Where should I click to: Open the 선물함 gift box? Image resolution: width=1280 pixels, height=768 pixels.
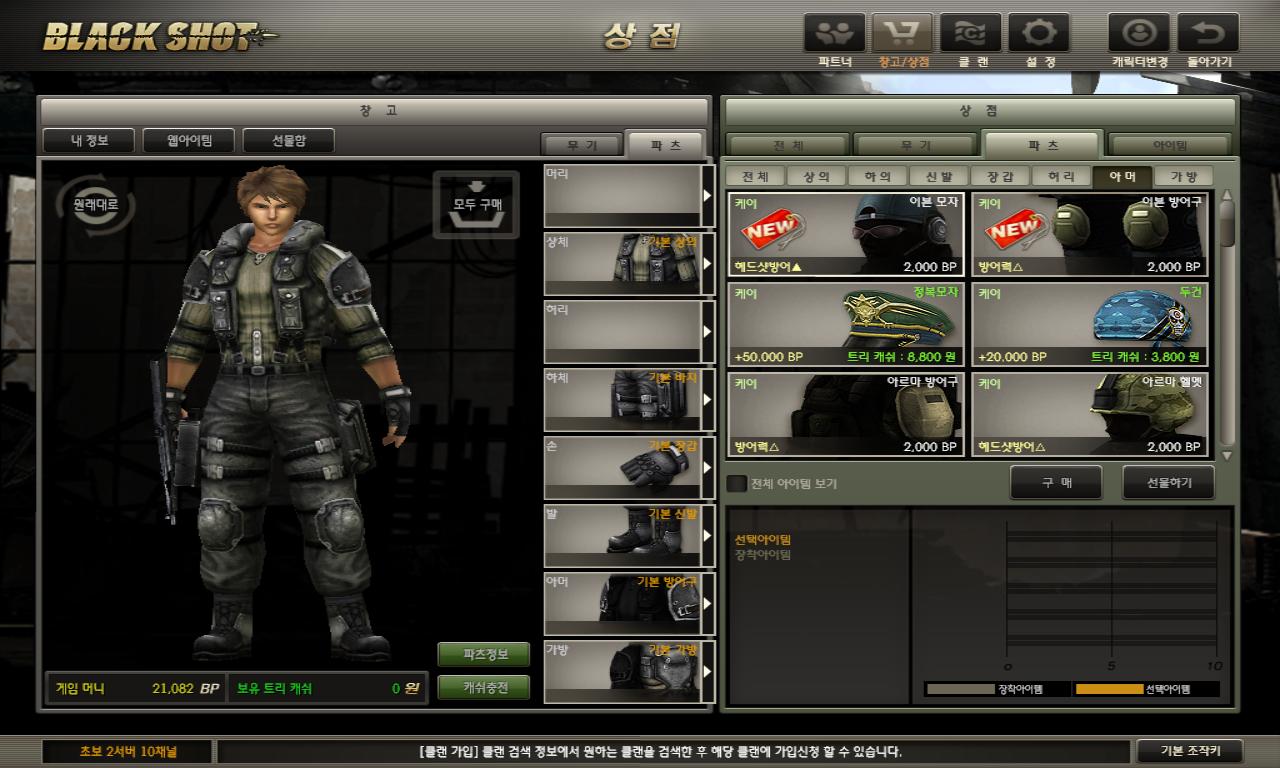click(288, 140)
